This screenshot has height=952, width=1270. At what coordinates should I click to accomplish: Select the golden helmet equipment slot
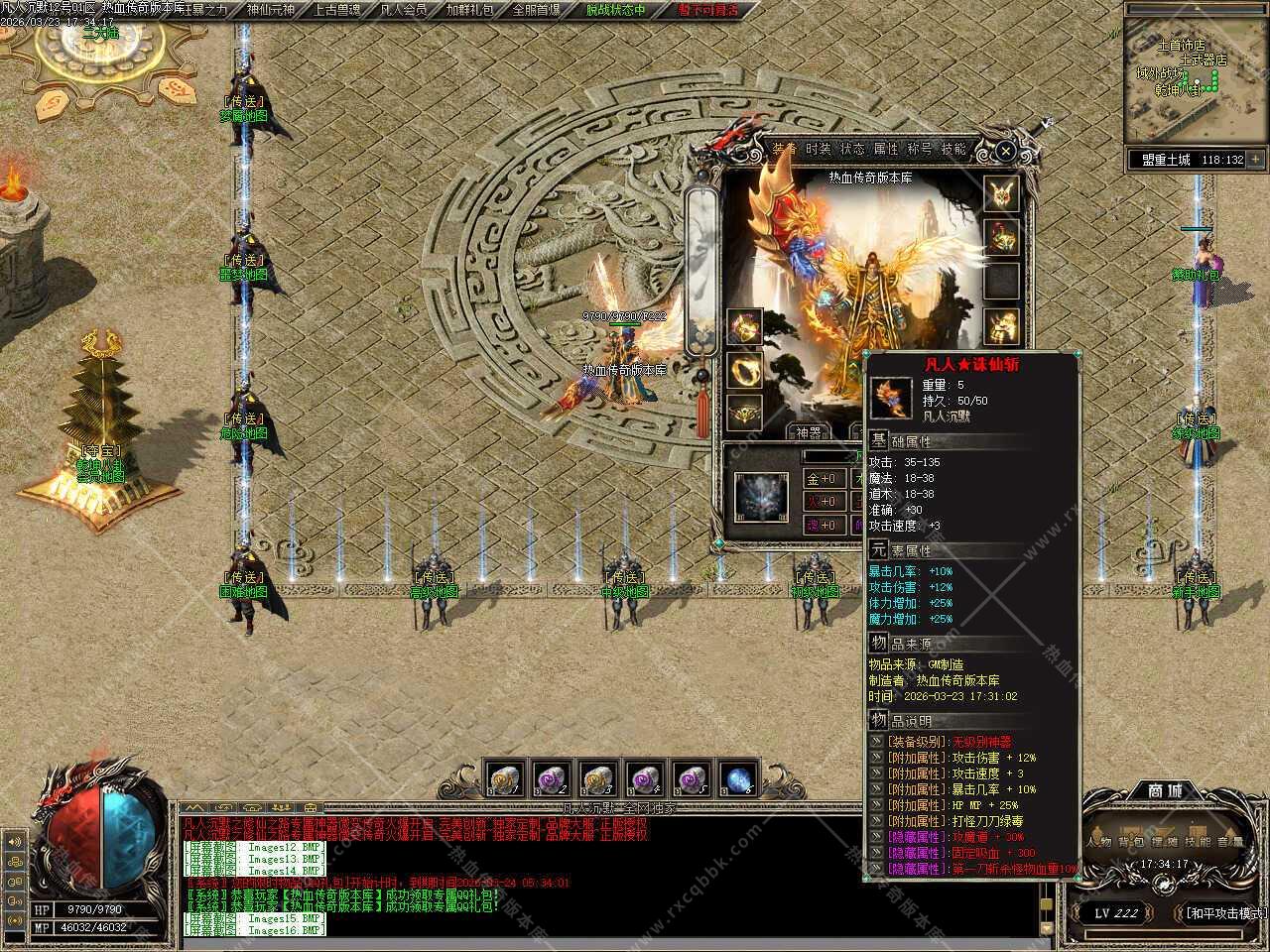coord(1002,194)
